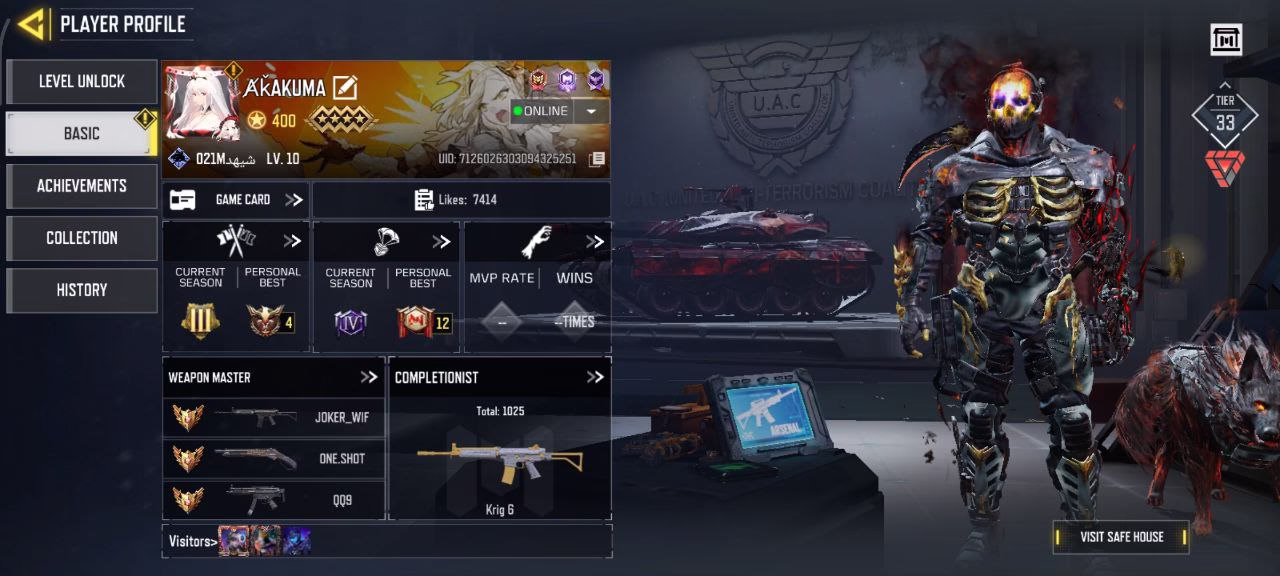
Task: Open the Achievements tab
Action: [82, 186]
